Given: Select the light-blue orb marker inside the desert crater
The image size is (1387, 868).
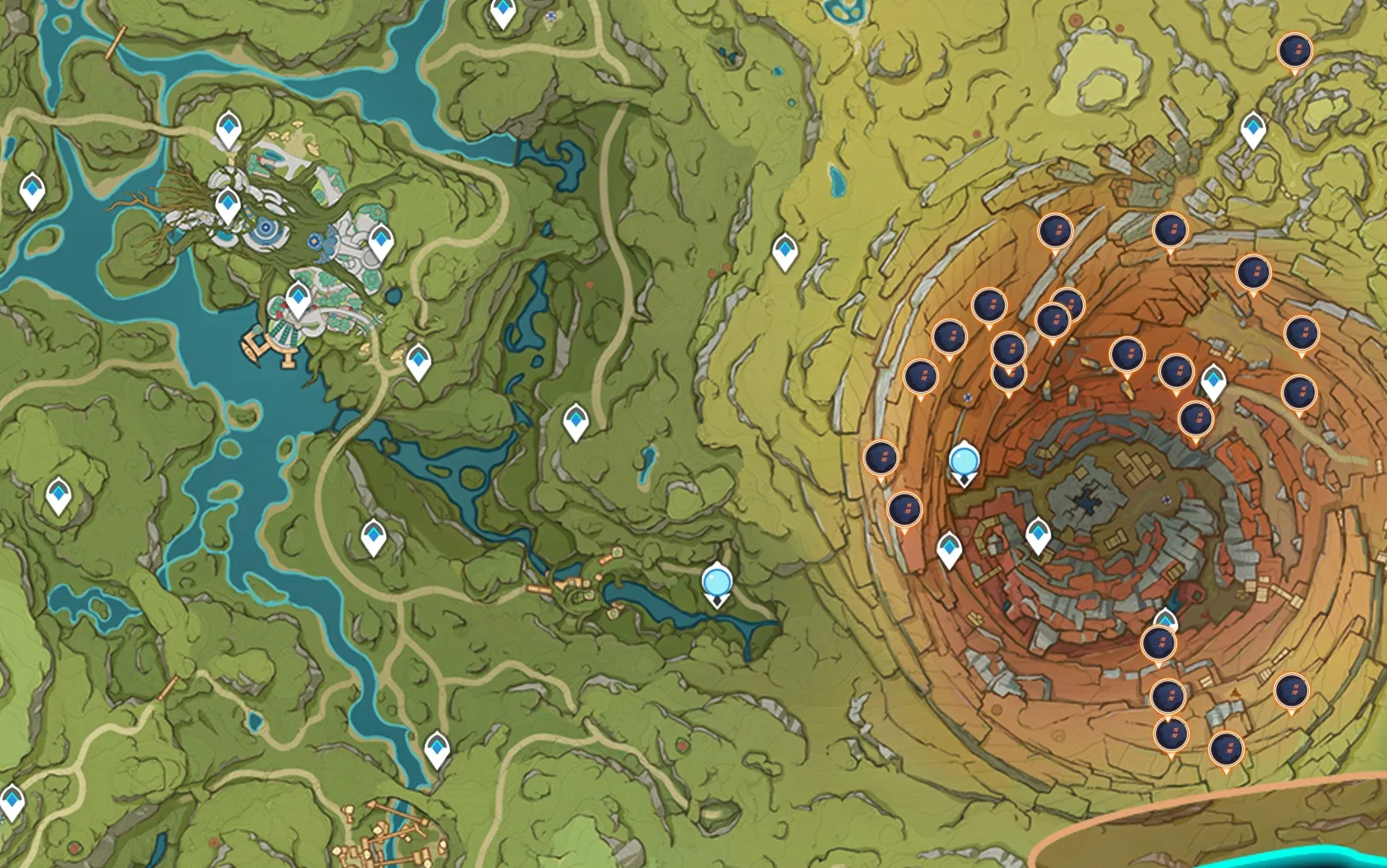Looking at the screenshot, I should click(964, 462).
